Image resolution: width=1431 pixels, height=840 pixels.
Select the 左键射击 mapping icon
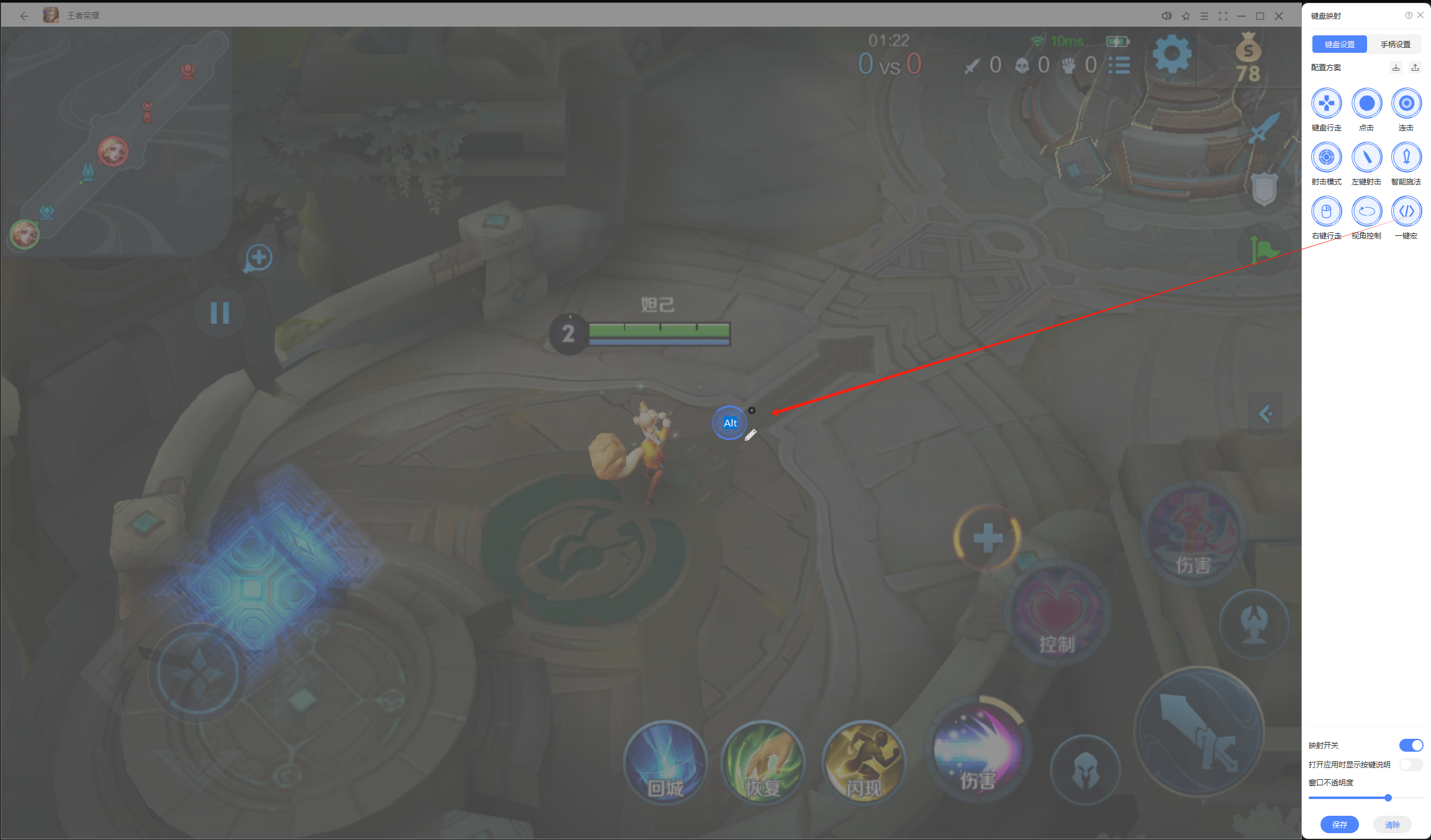[x=1366, y=158]
